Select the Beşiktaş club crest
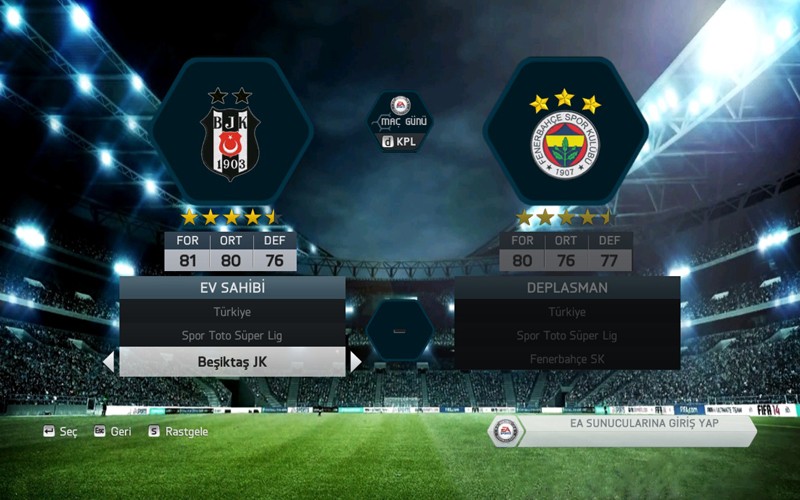The width and height of the screenshot is (800, 500). 230,135
